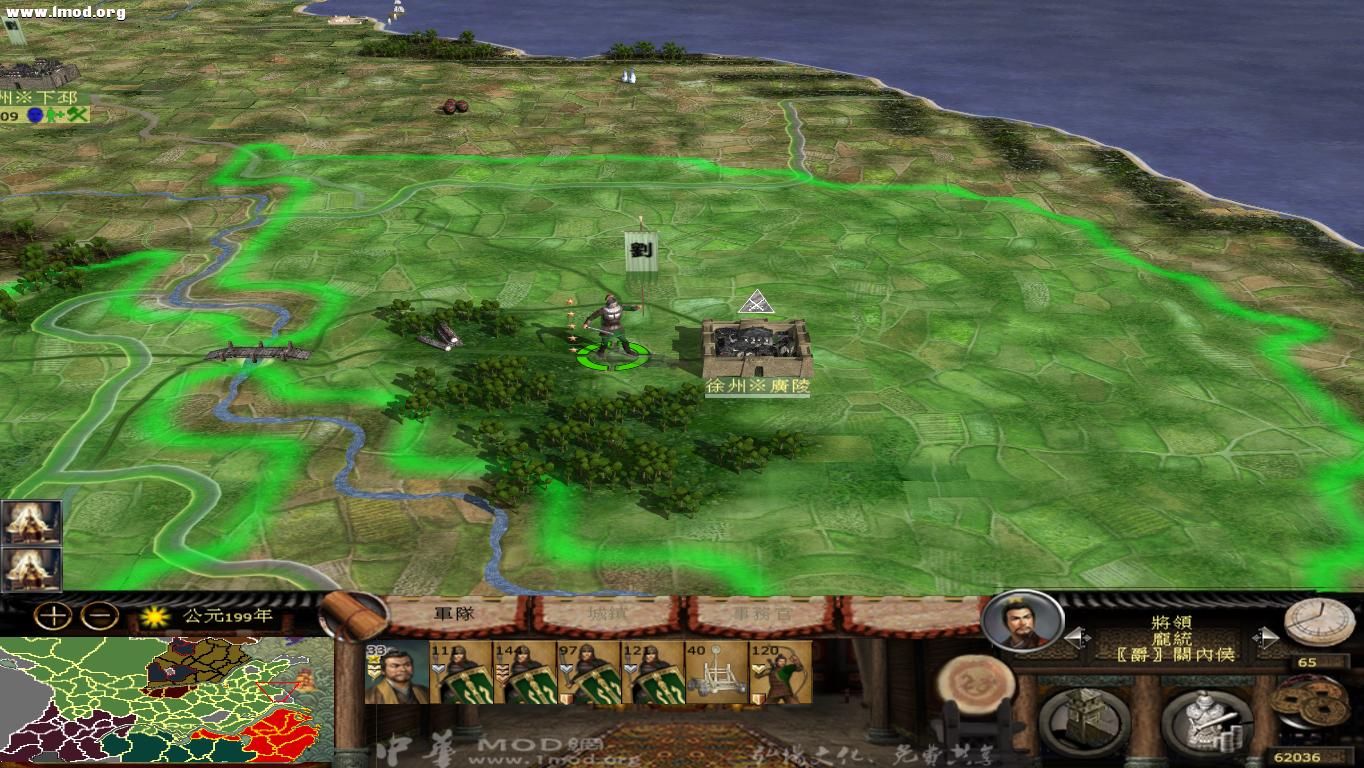The height and width of the screenshot is (768, 1364).
Task: Click the top agent portrait on the left edge
Action: click(x=30, y=520)
